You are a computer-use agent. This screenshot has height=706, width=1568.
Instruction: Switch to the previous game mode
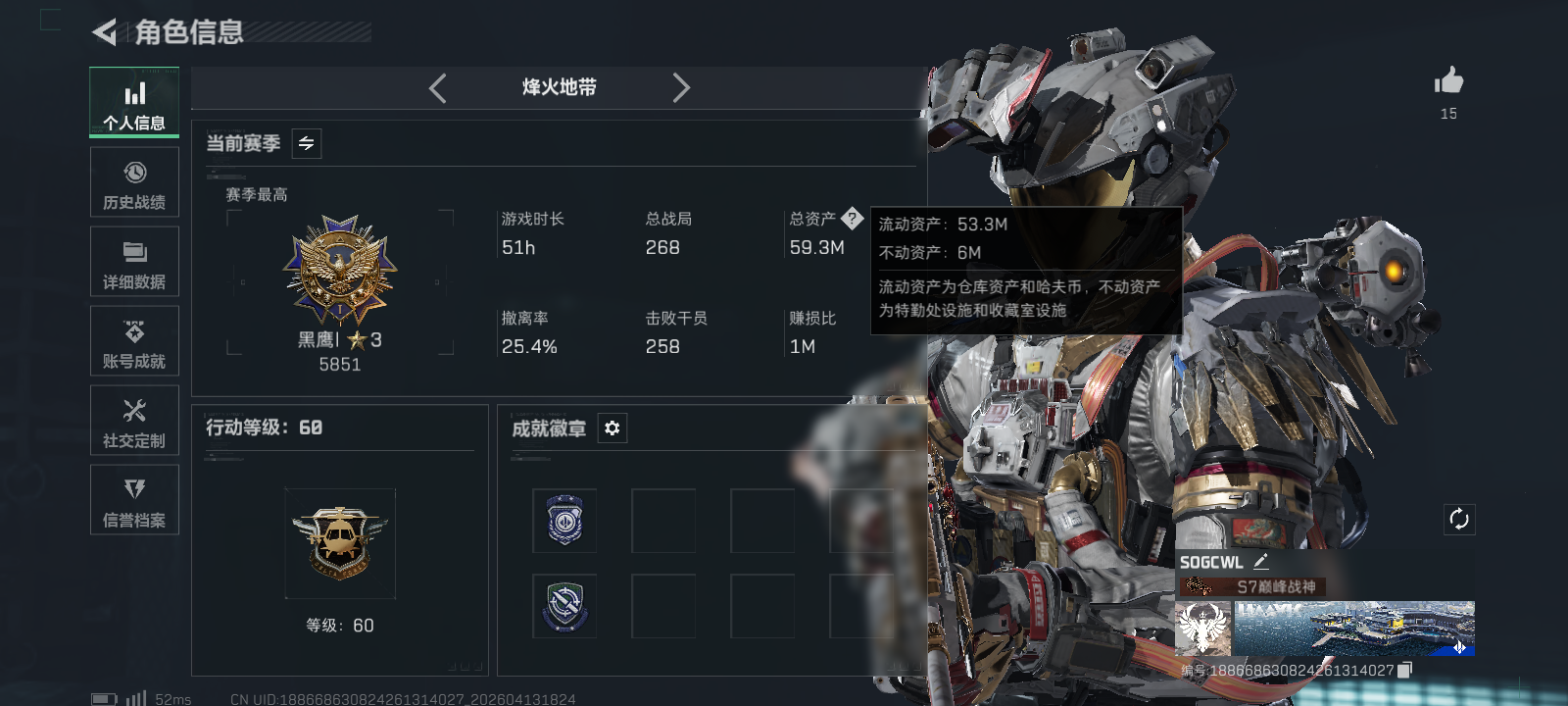(x=438, y=88)
